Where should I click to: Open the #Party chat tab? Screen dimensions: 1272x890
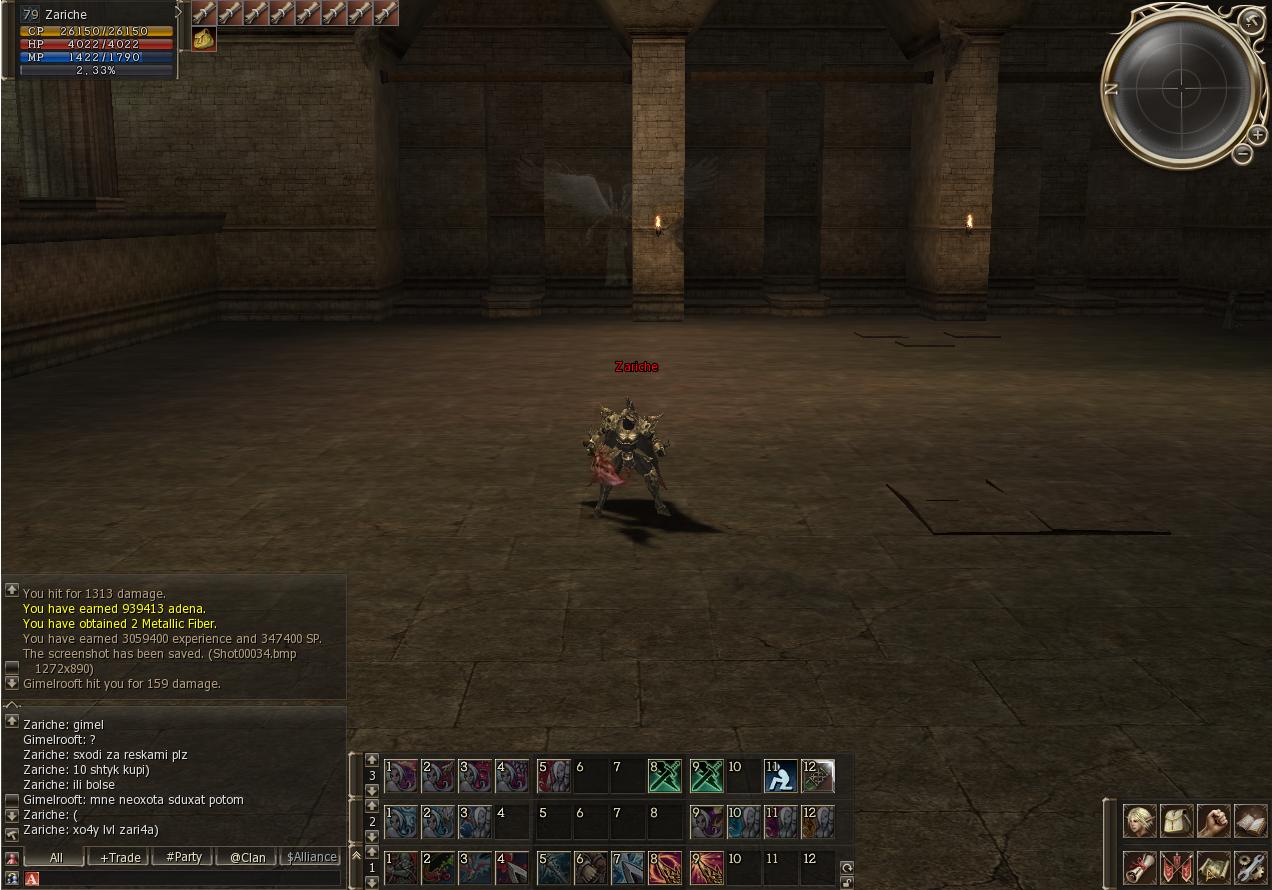coord(184,857)
